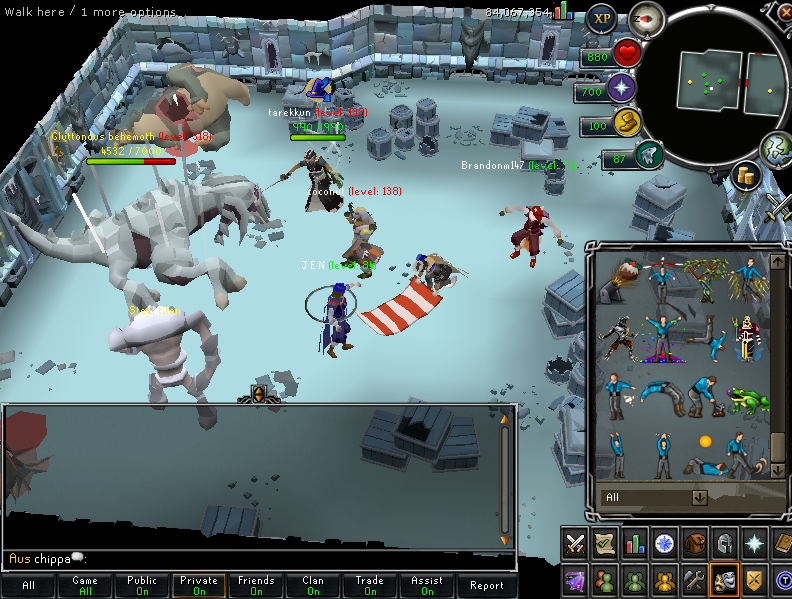Activate the purple prayer star orb

(x=622, y=88)
